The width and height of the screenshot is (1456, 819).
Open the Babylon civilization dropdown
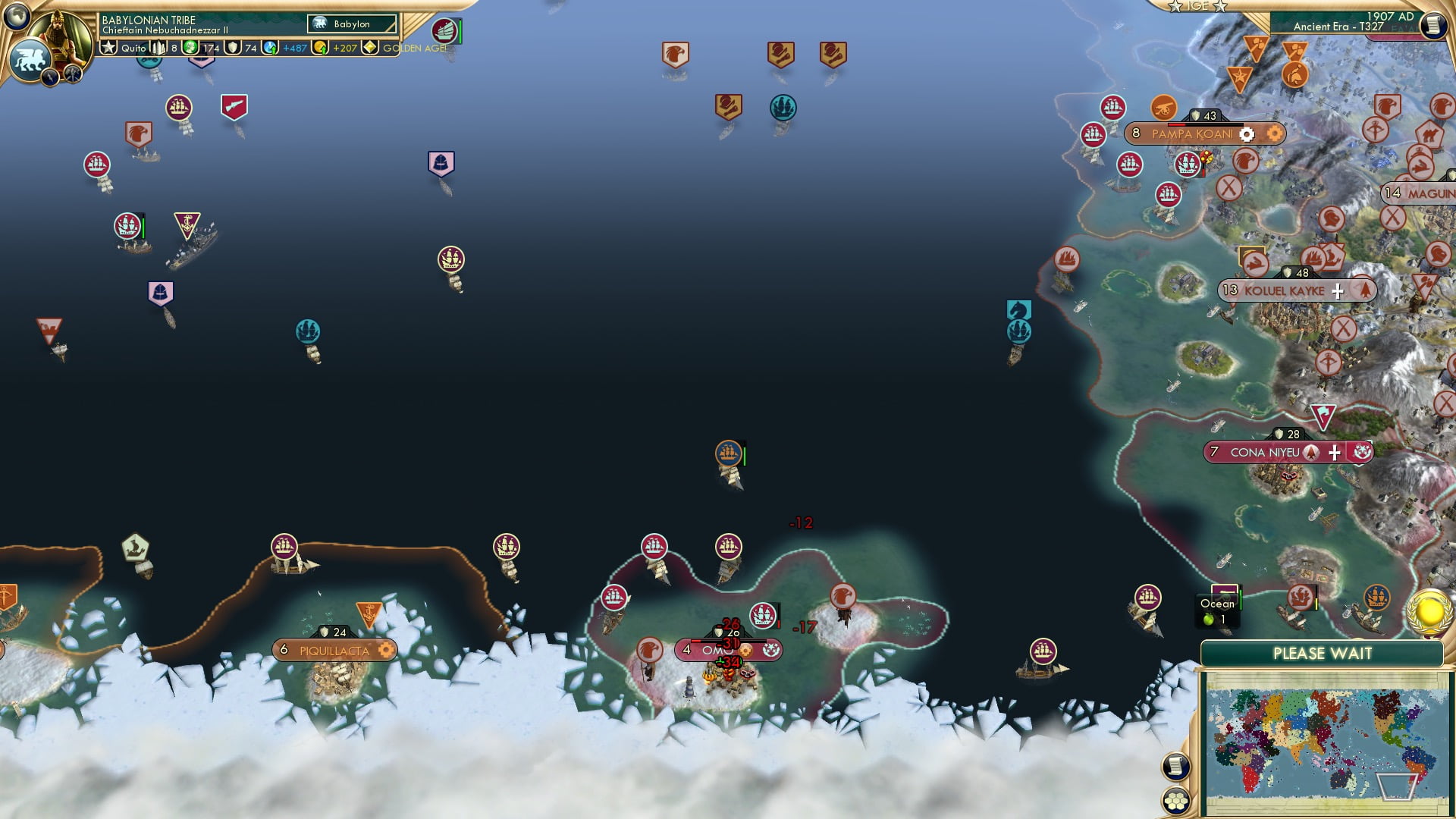click(x=353, y=24)
